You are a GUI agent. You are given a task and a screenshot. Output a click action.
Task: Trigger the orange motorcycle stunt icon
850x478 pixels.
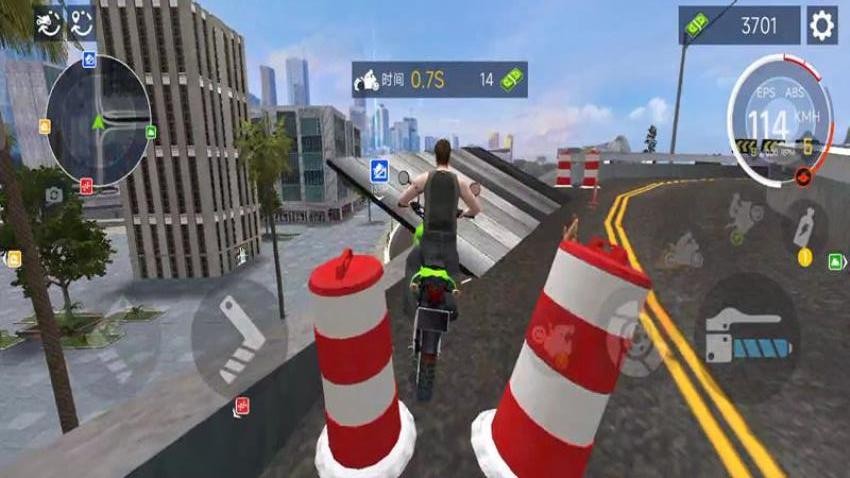682,250
